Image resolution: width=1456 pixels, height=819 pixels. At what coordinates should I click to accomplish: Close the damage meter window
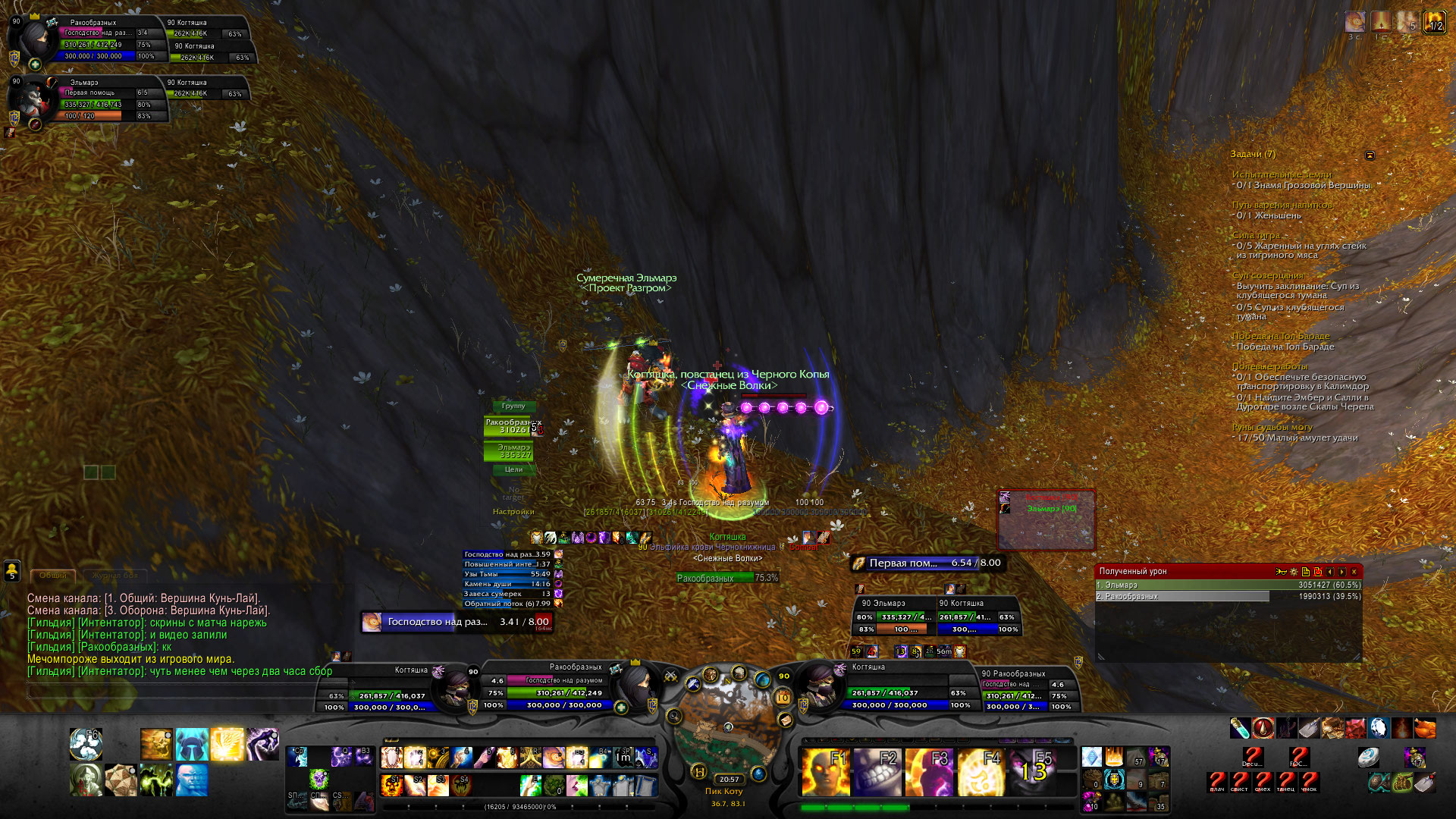tap(1354, 572)
